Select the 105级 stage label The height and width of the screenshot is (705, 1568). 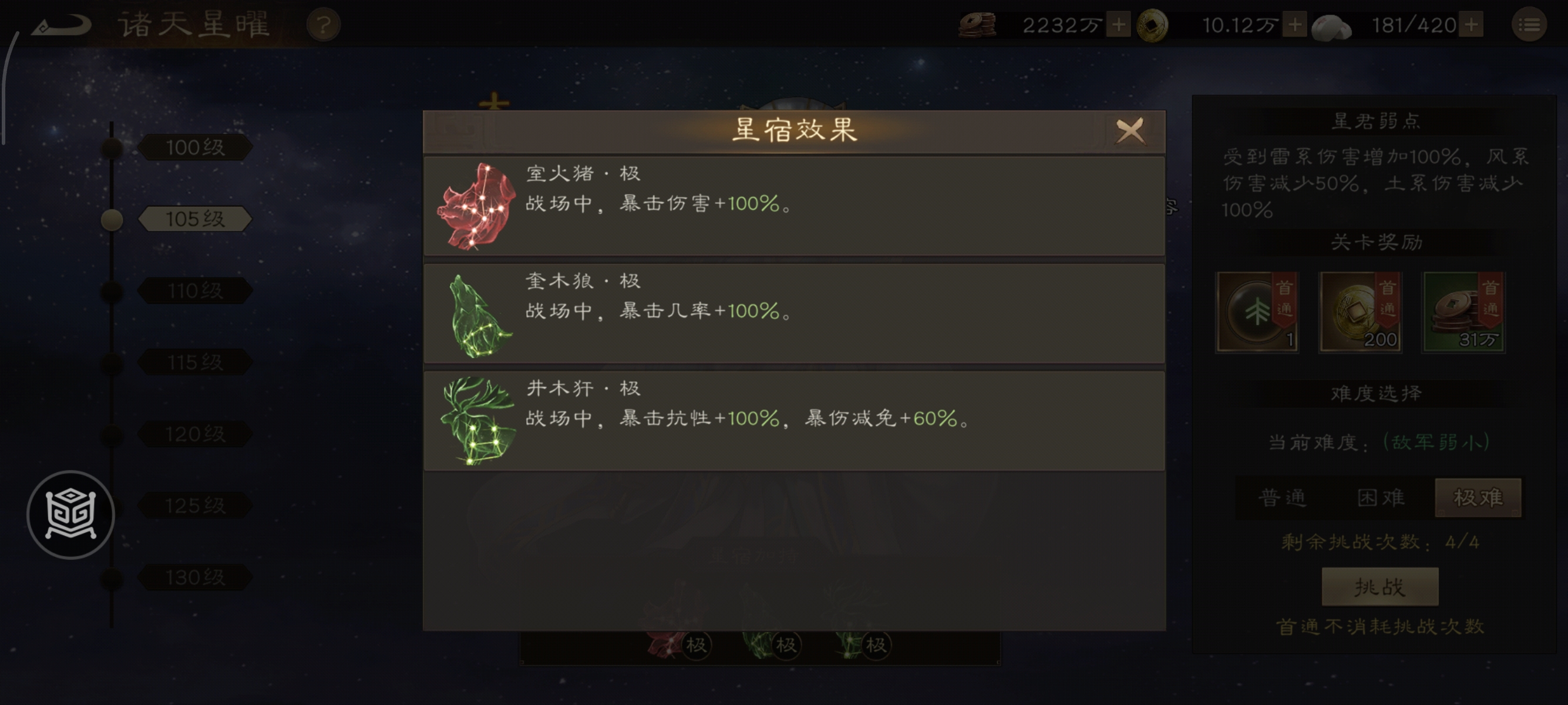(196, 219)
